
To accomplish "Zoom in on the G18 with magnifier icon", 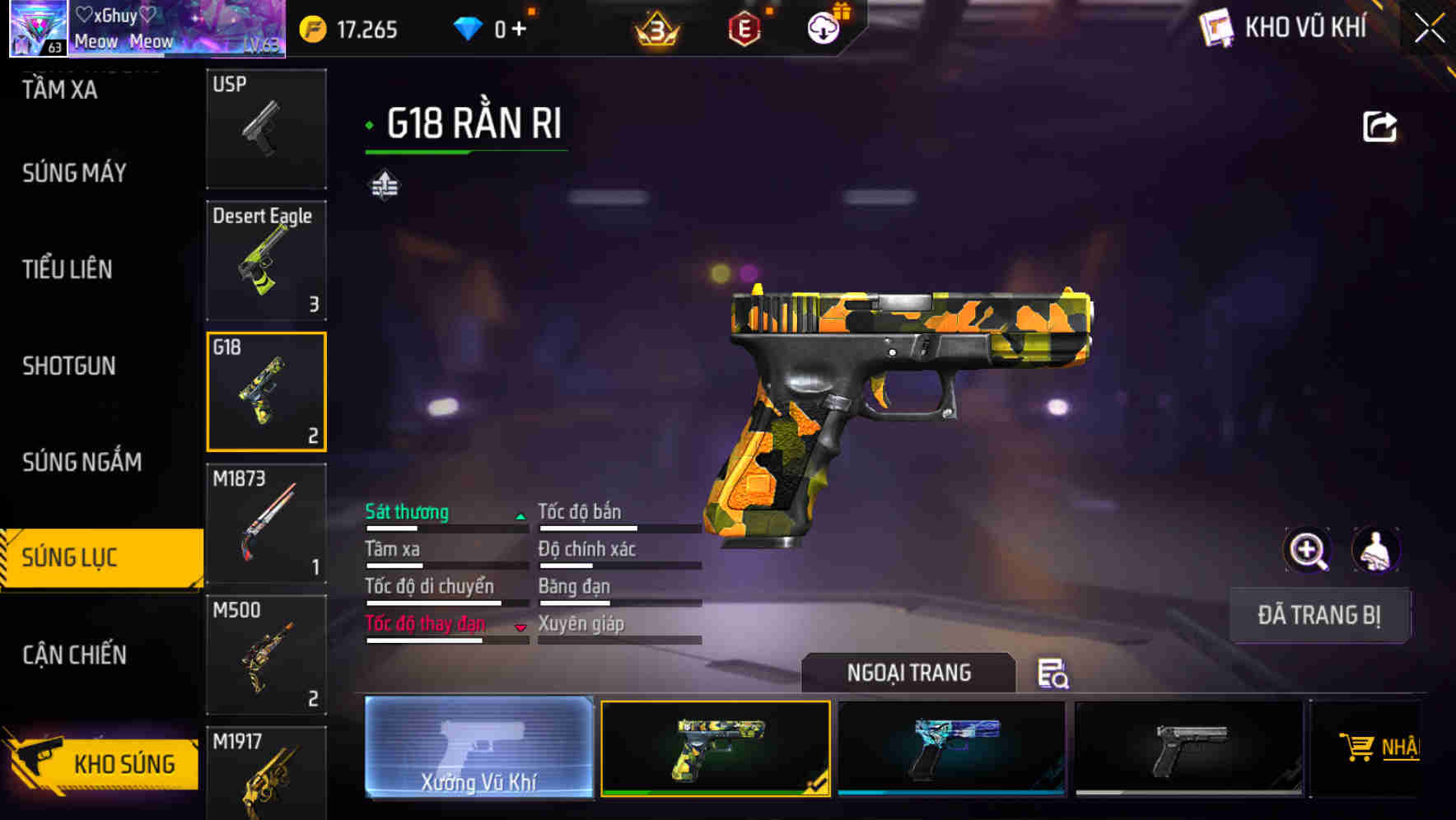I will pyautogui.click(x=1308, y=550).
